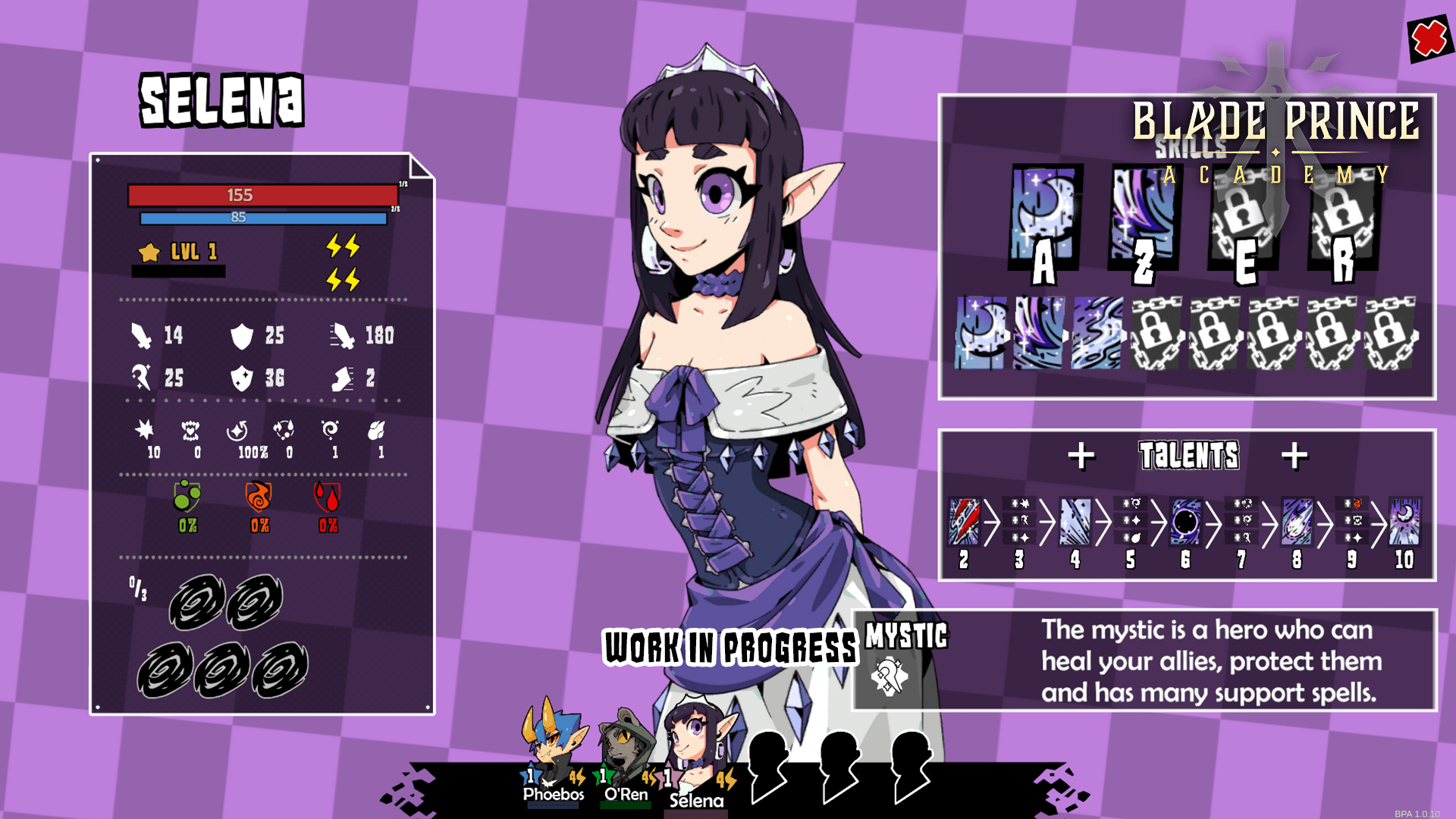
Task: Click the left plus above Talents
Action: 1082,455
